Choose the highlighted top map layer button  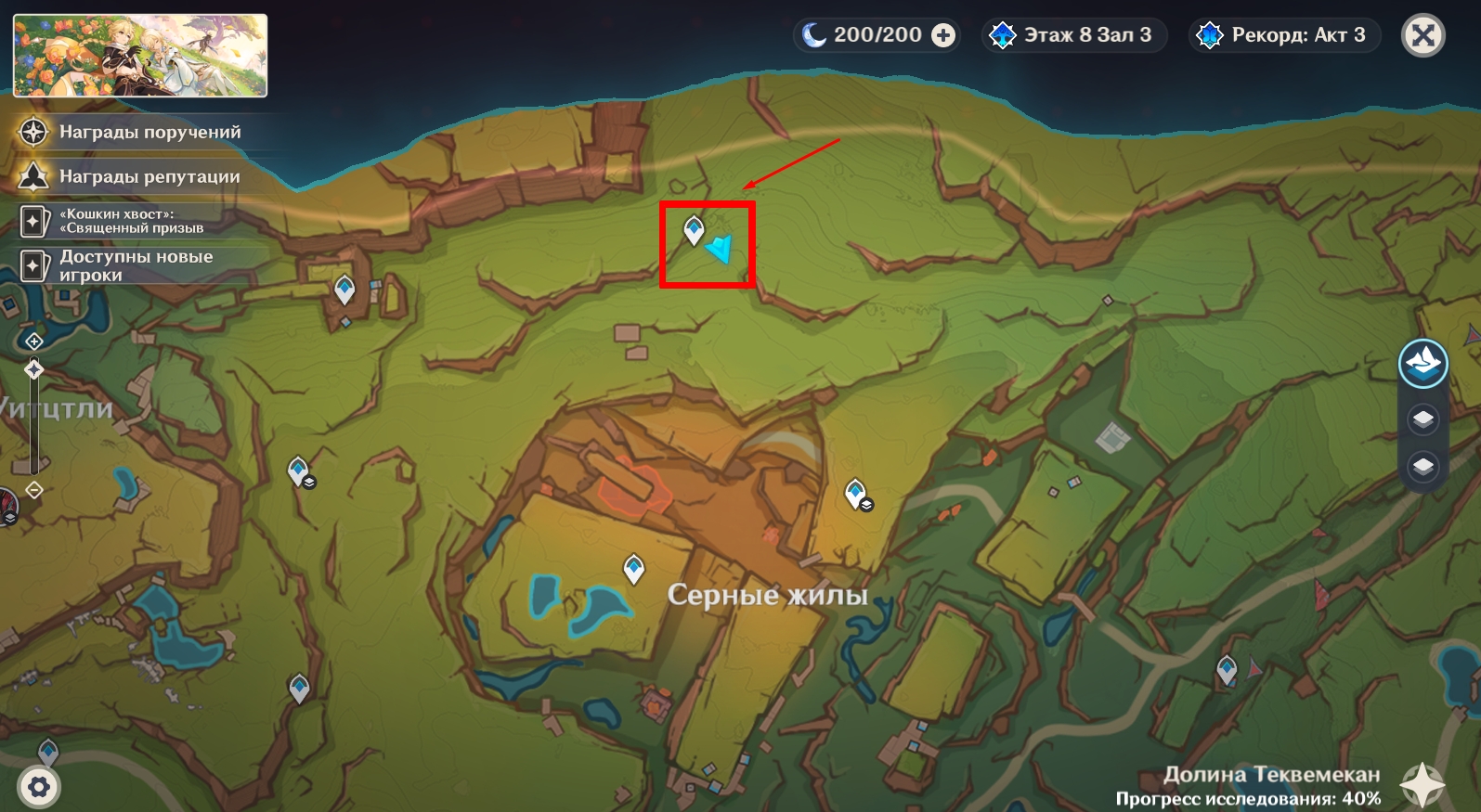[1423, 363]
